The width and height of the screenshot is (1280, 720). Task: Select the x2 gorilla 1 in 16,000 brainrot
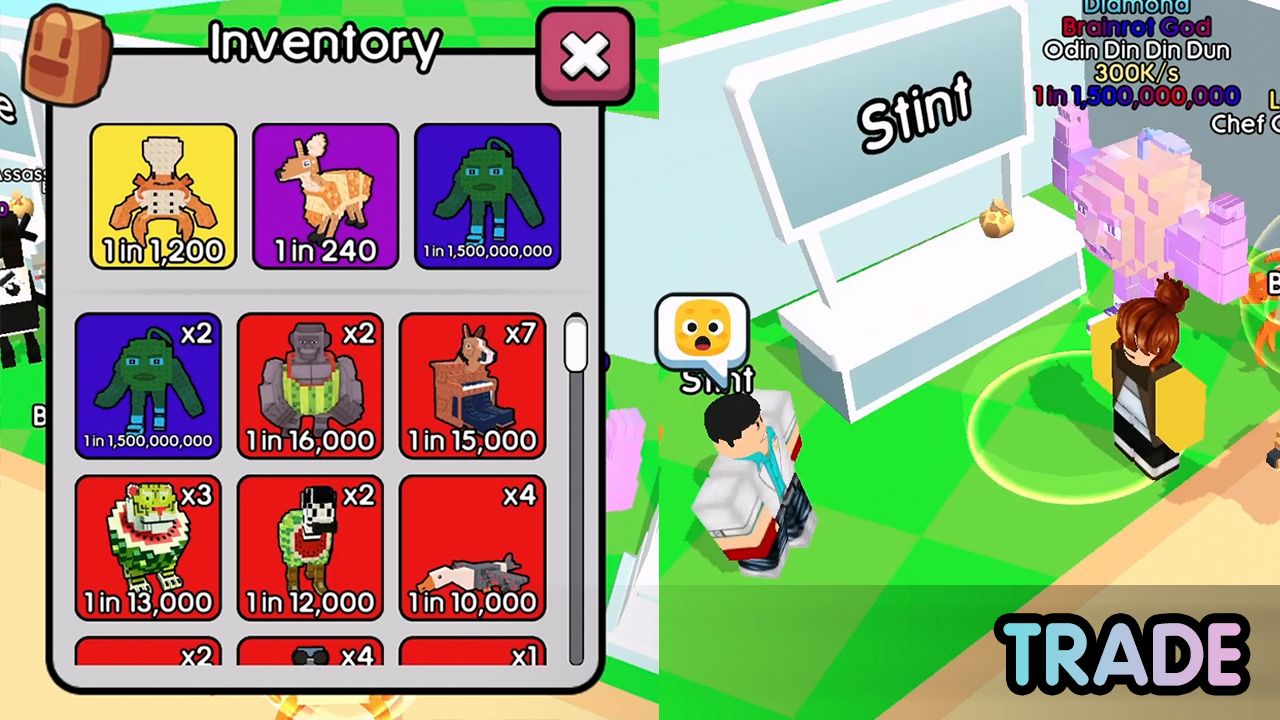pos(310,387)
